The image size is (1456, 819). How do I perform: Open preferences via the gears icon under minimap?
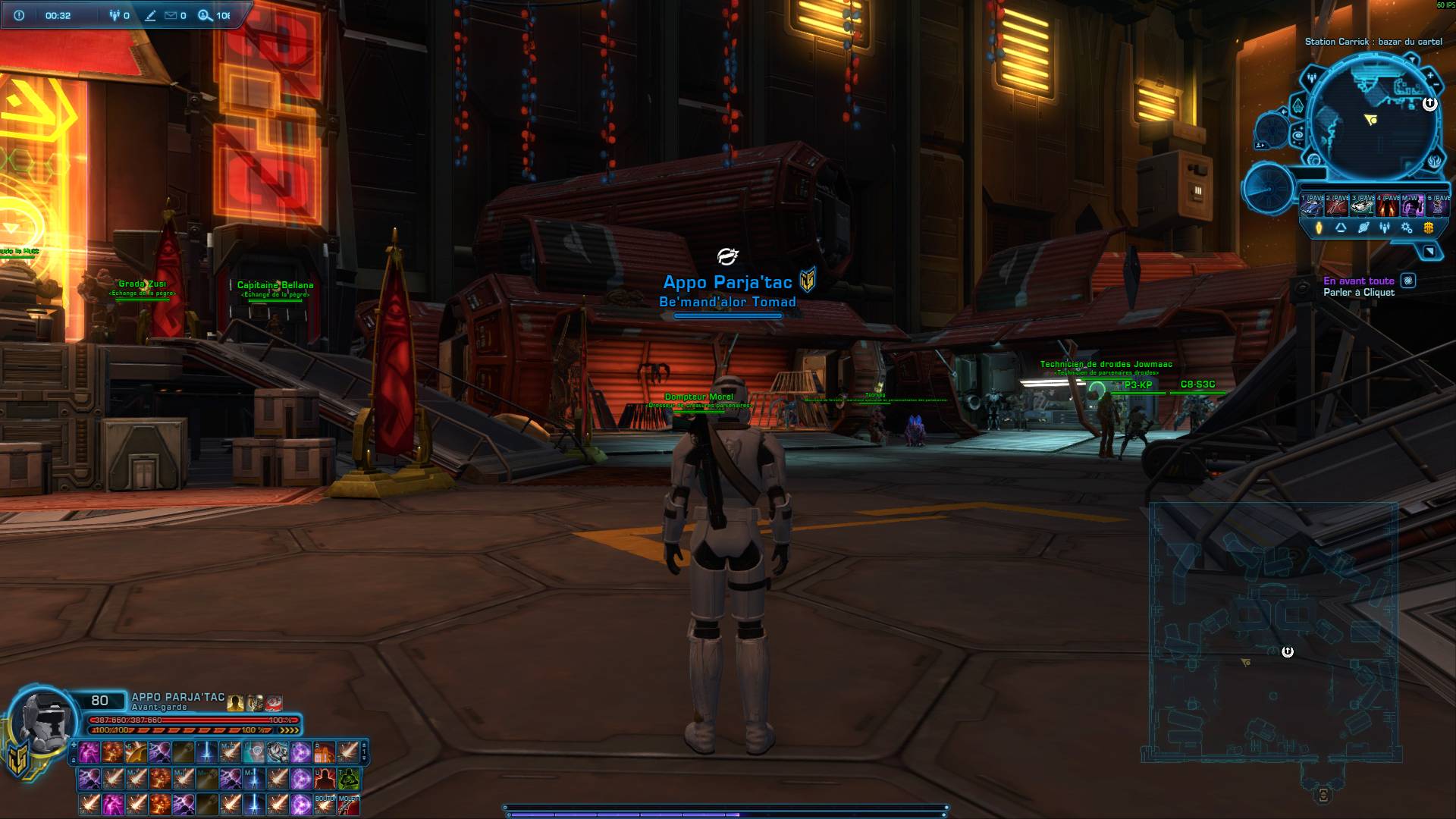1407,229
